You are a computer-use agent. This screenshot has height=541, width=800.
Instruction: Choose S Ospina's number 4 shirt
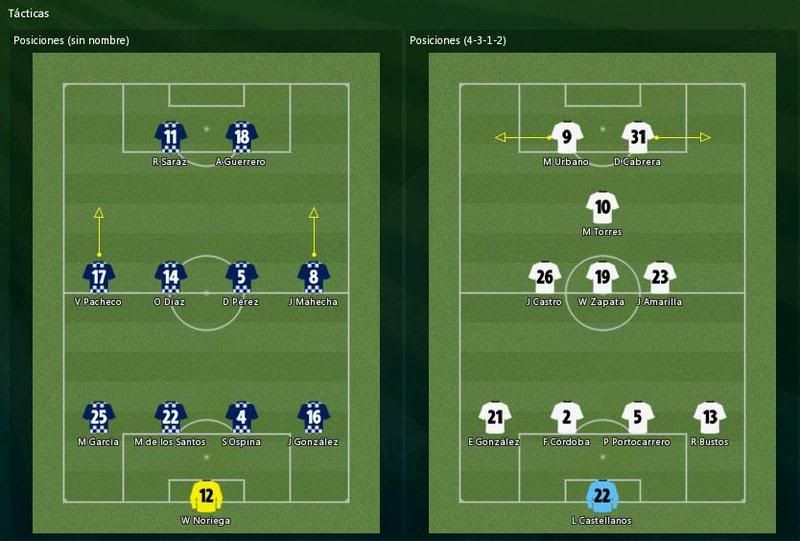pyautogui.click(x=242, y=417)
